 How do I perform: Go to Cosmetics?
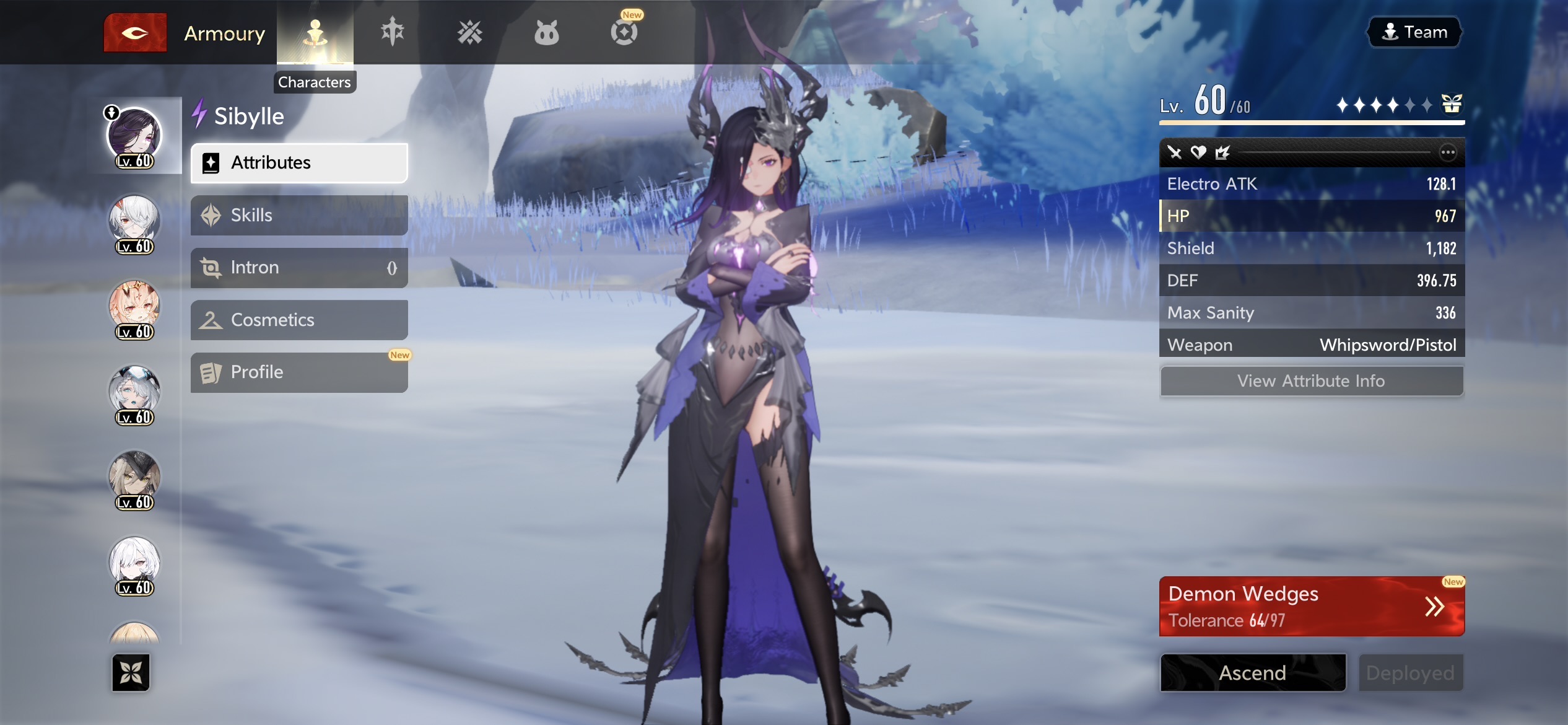(x=299, y=320)
